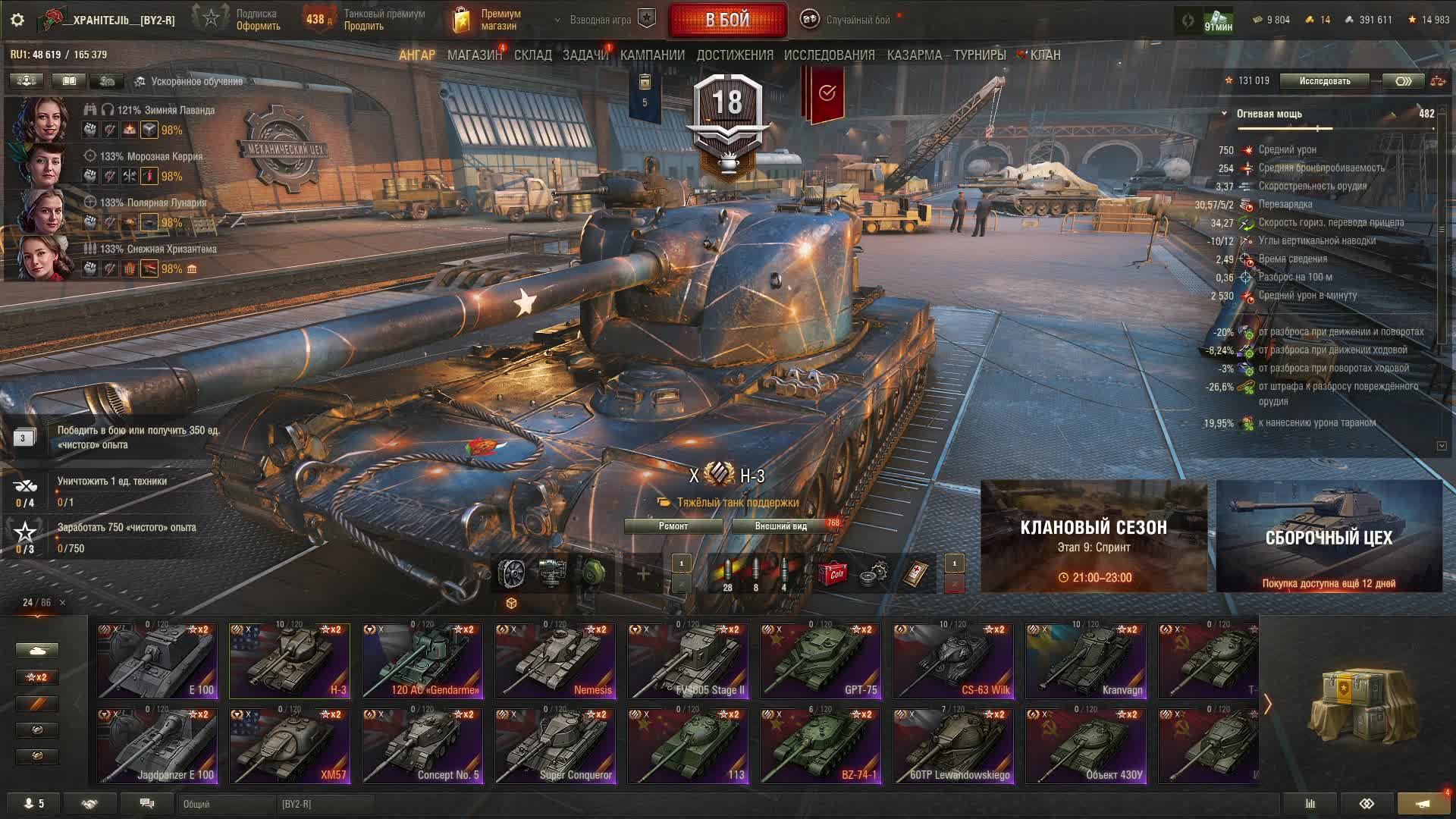
Task: Pick the BZ-74-1 tank card
Action: click(x=821, y=745)
